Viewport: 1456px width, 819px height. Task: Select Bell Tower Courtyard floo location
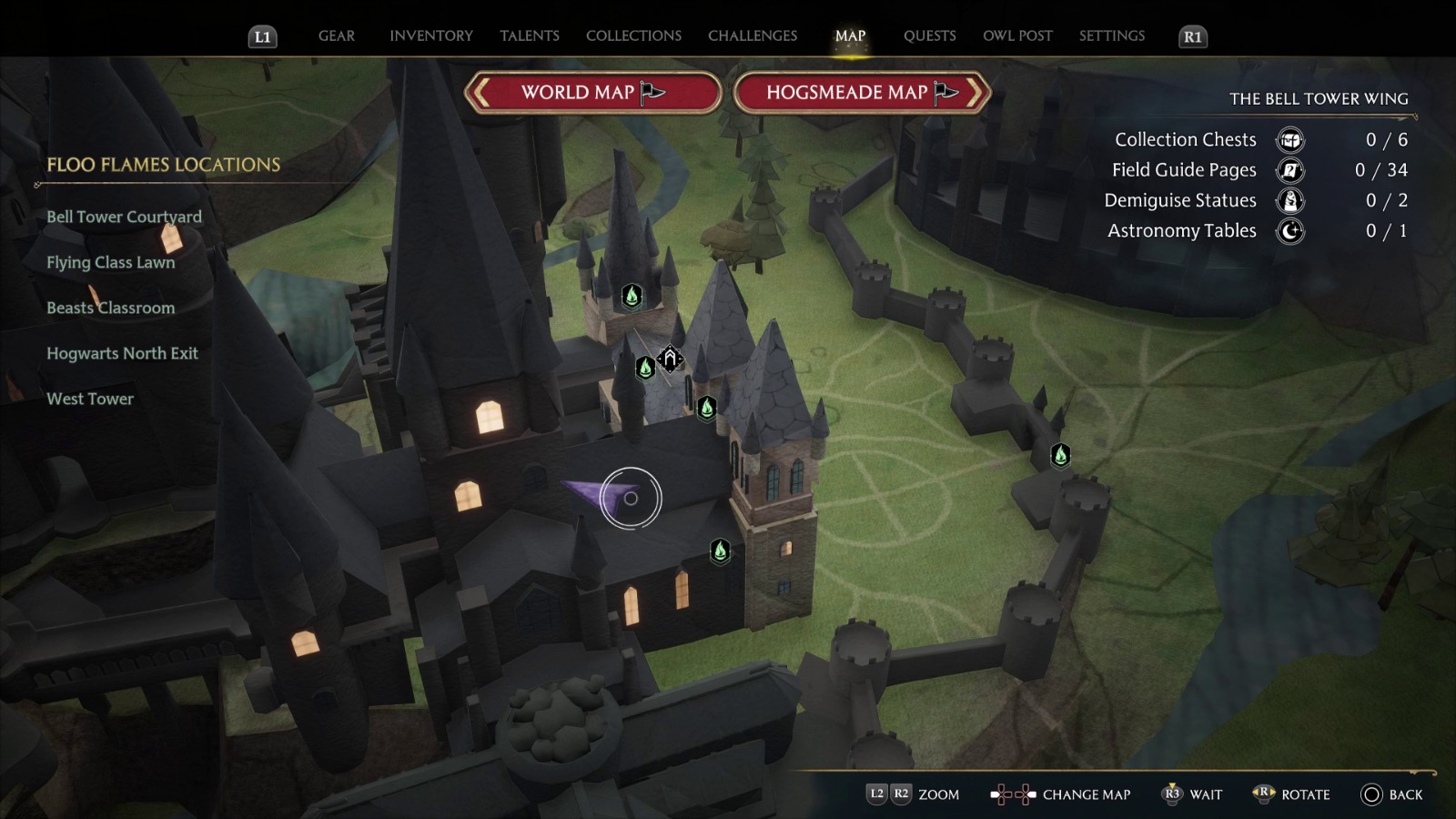coord(124,217)
